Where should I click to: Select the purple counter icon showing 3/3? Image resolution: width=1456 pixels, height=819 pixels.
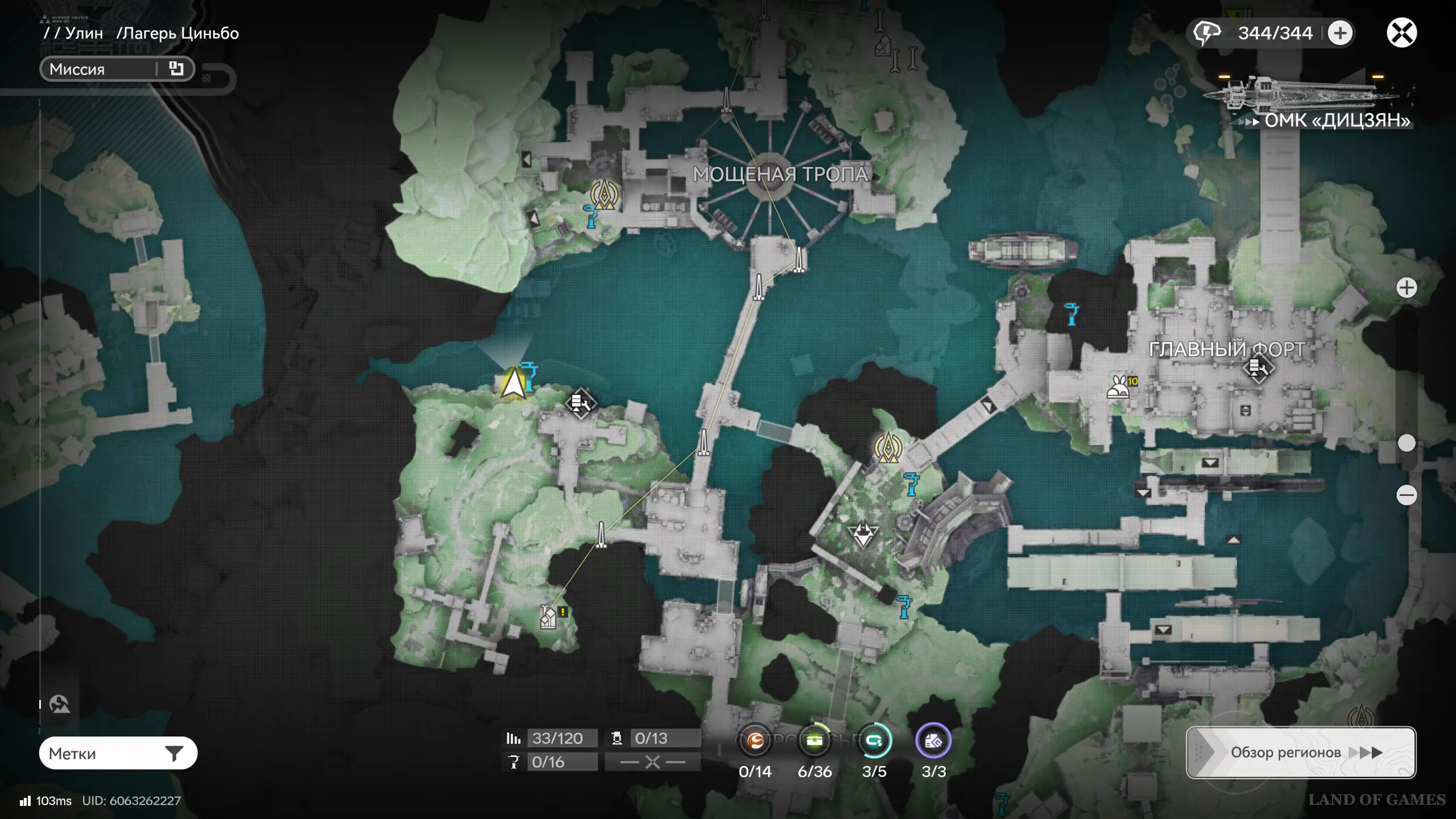(x=933, y=741)
